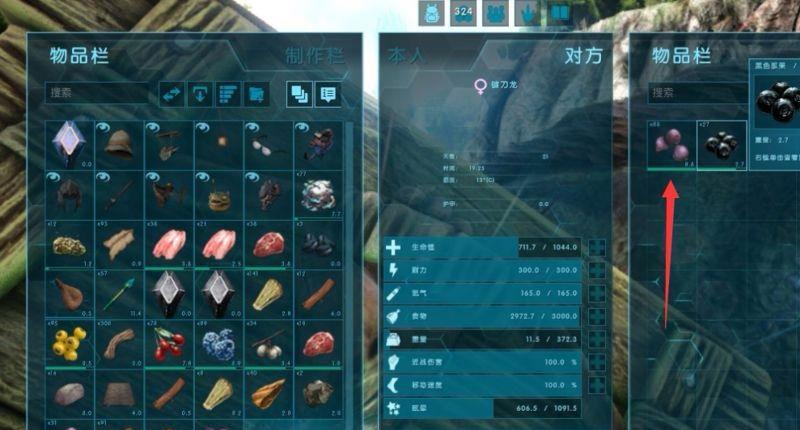Screen dimensions: 800x430
Task: Add a point to 生命值 health
Action: point(597,248)
